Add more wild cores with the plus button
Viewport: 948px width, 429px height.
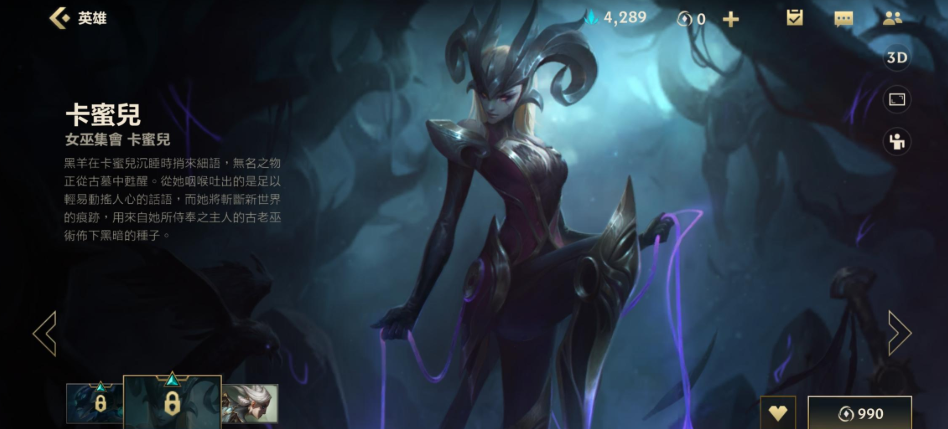(731, 19)
